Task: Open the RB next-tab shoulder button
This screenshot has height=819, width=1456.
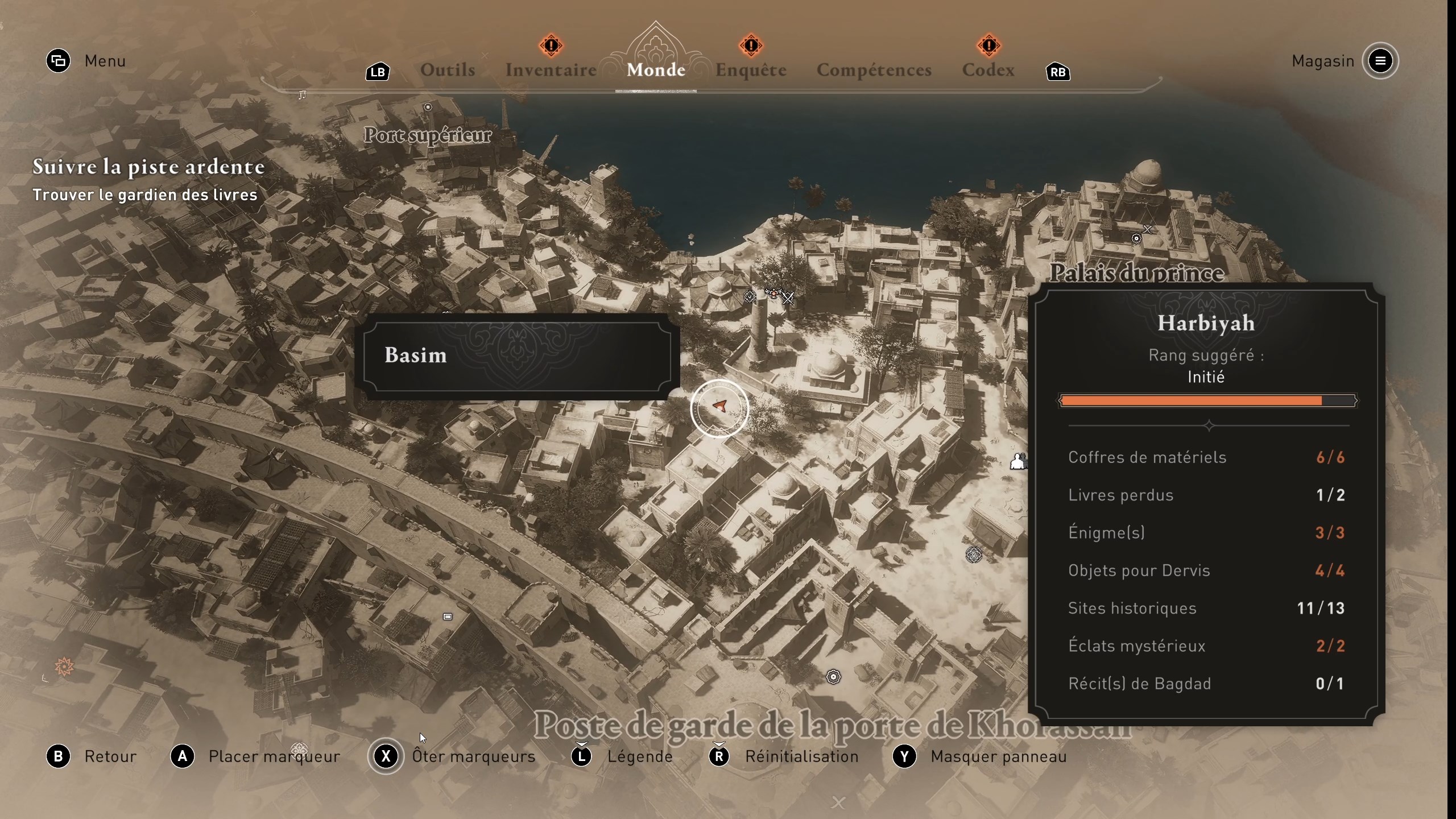Action: tap(1058, 72)
